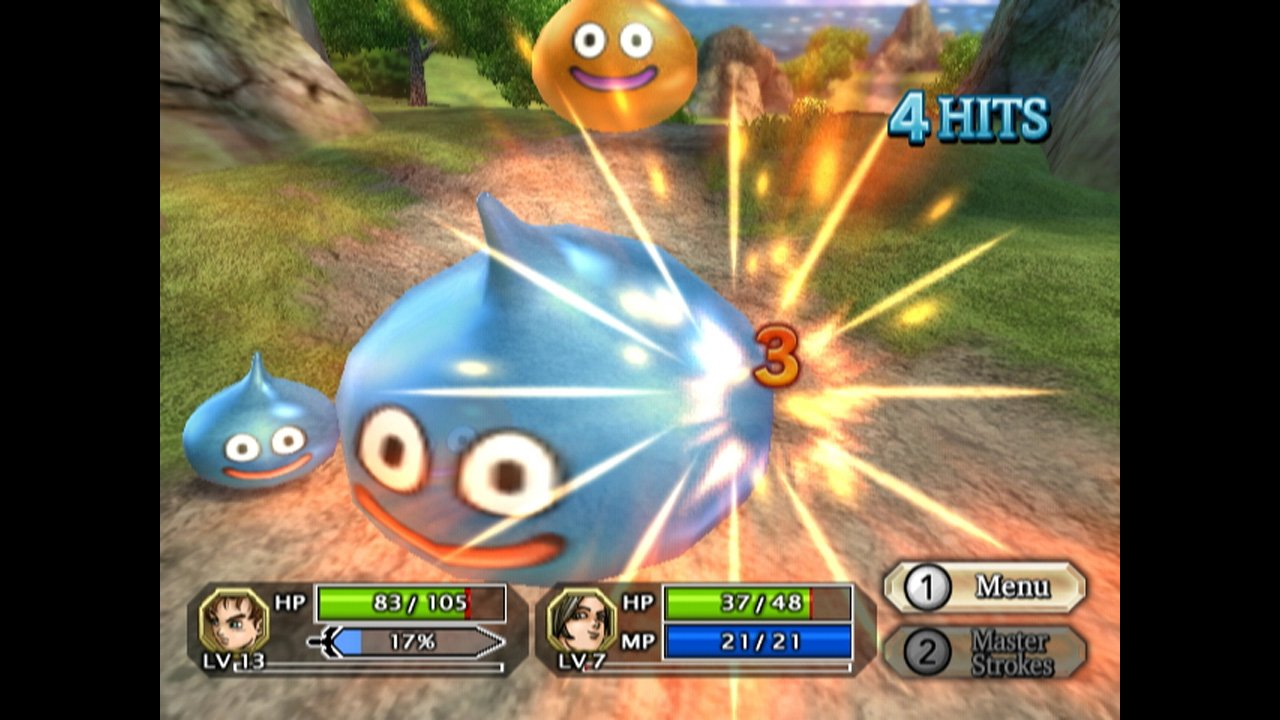Choose the level 7 party member portrait
1280x720 pixels.
click(x=581, y=620)
